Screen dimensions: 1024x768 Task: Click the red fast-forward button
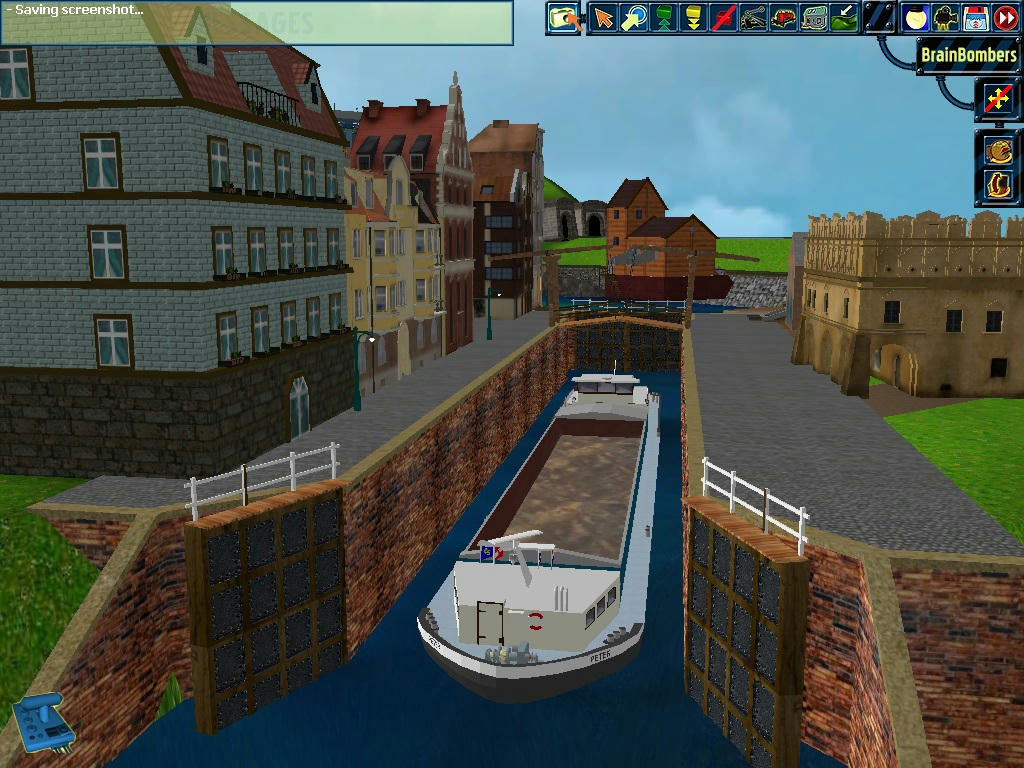1005,18
